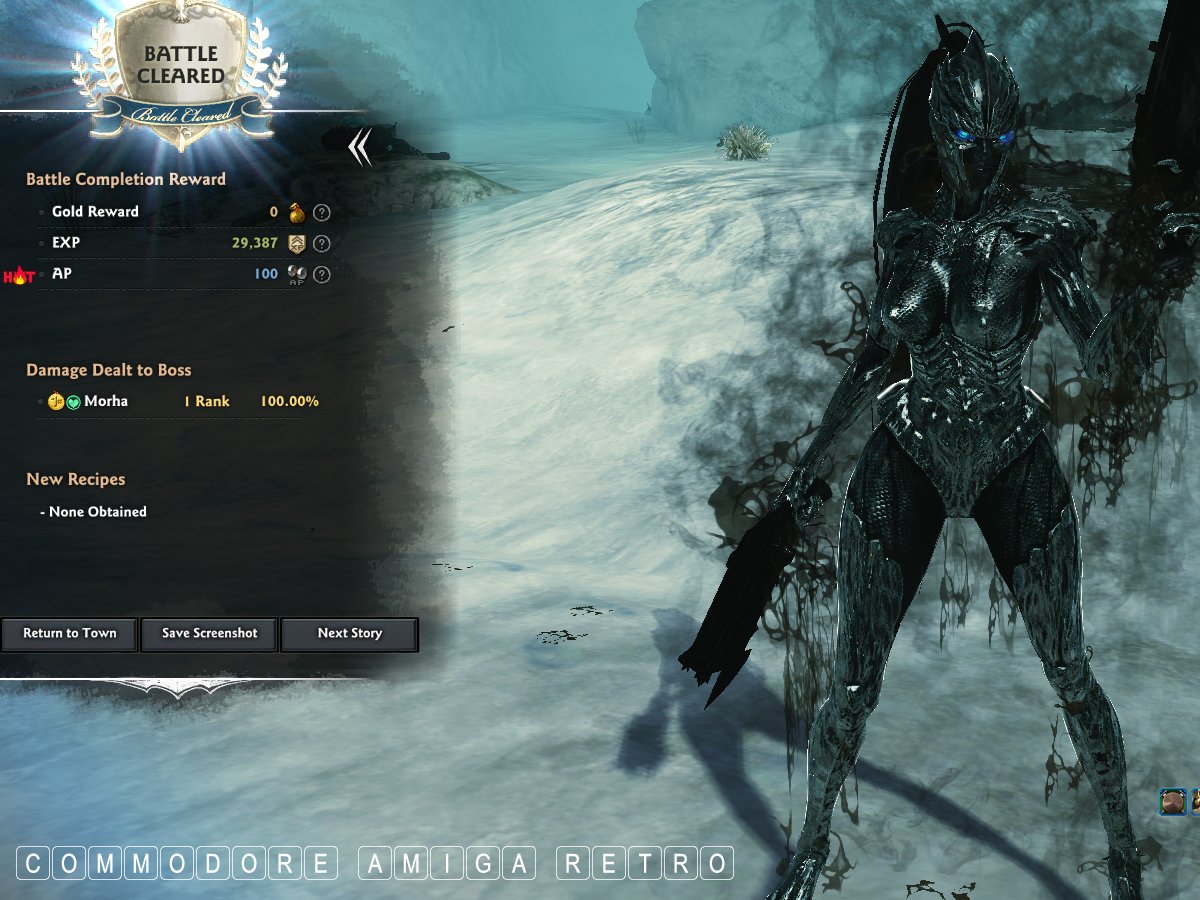The width and height of the screenshot is (1200, 900).
Task: Show help for Gold Reward
Action: pos(322,212)
